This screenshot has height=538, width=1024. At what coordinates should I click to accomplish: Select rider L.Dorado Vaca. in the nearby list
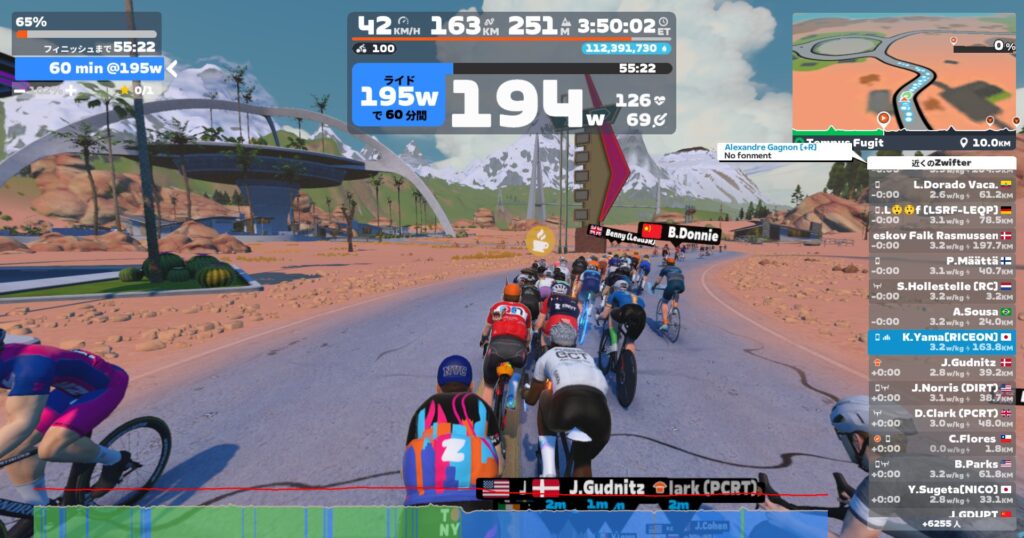pos(941,189)
